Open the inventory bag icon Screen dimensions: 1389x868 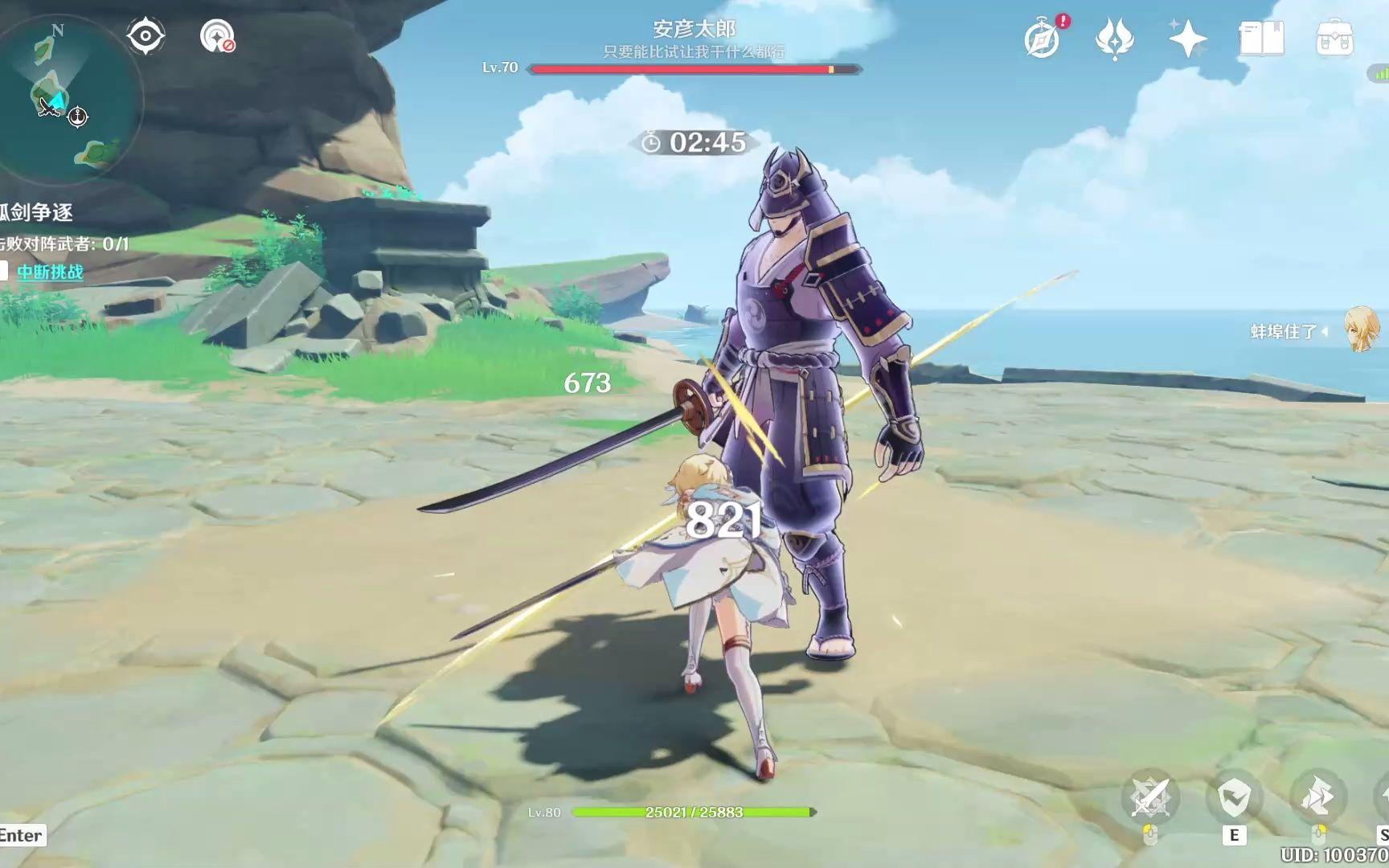point(1337,37)
